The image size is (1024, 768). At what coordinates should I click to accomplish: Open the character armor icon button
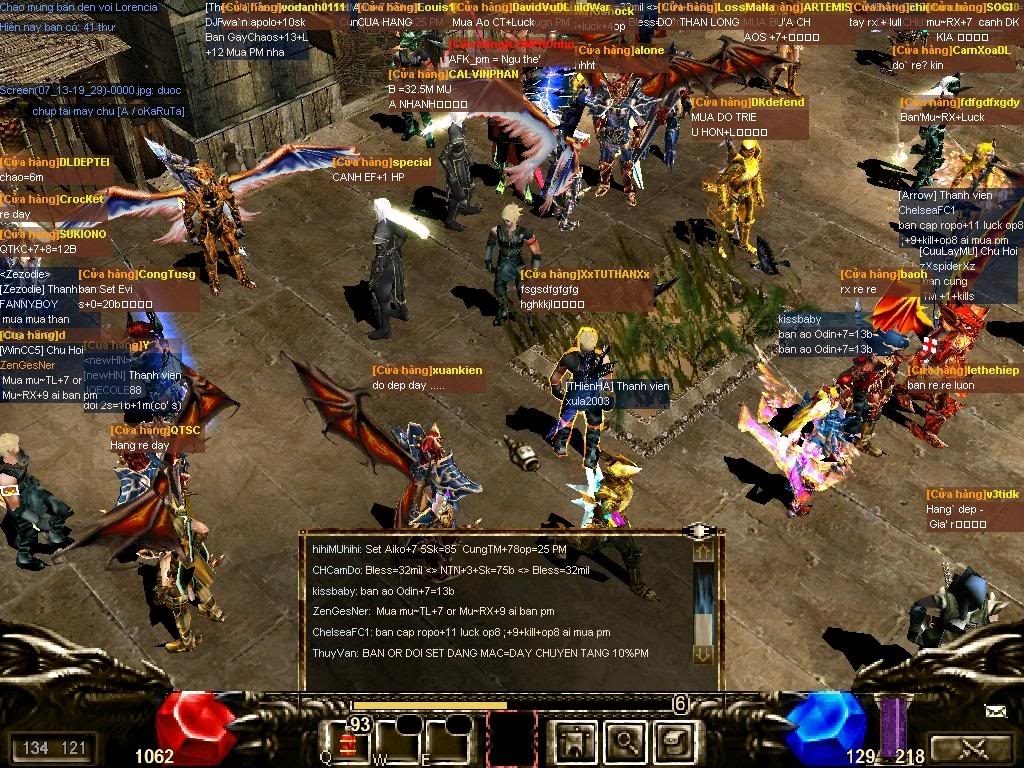click(x=576, y=741)
